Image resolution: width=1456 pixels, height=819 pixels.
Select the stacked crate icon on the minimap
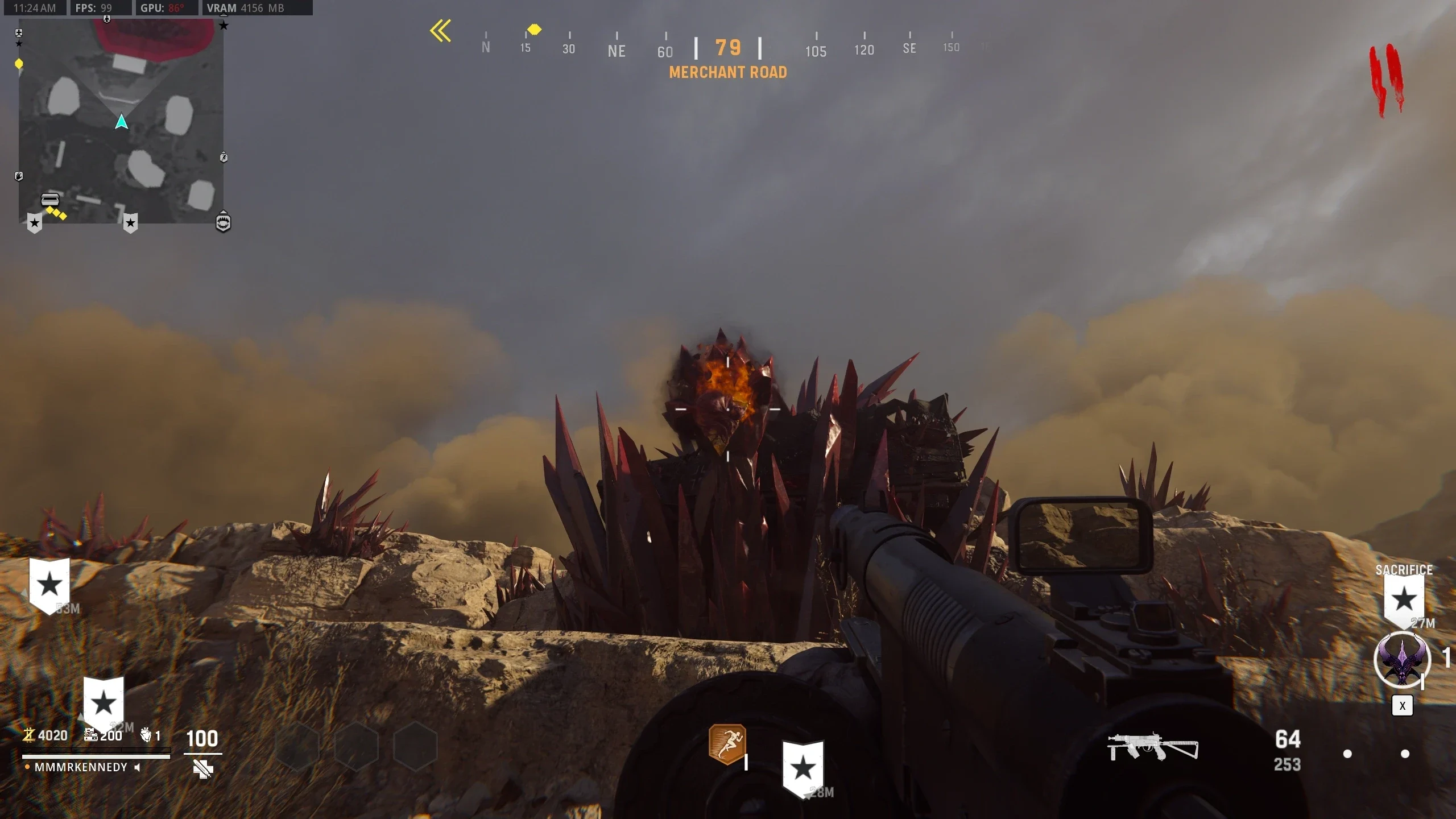(x=50, y=199)
